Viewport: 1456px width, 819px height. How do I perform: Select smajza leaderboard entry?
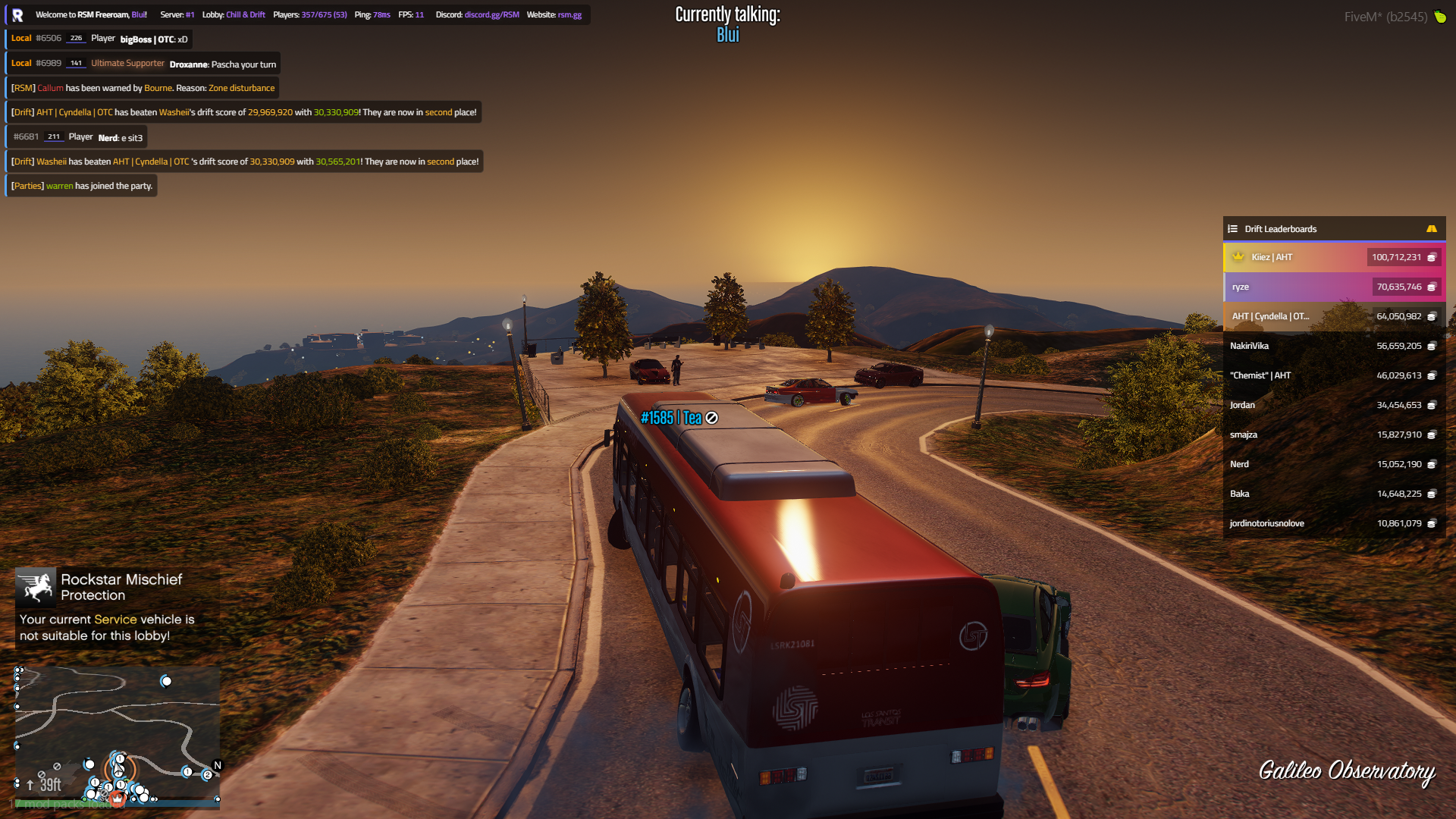coord(1333,435)
